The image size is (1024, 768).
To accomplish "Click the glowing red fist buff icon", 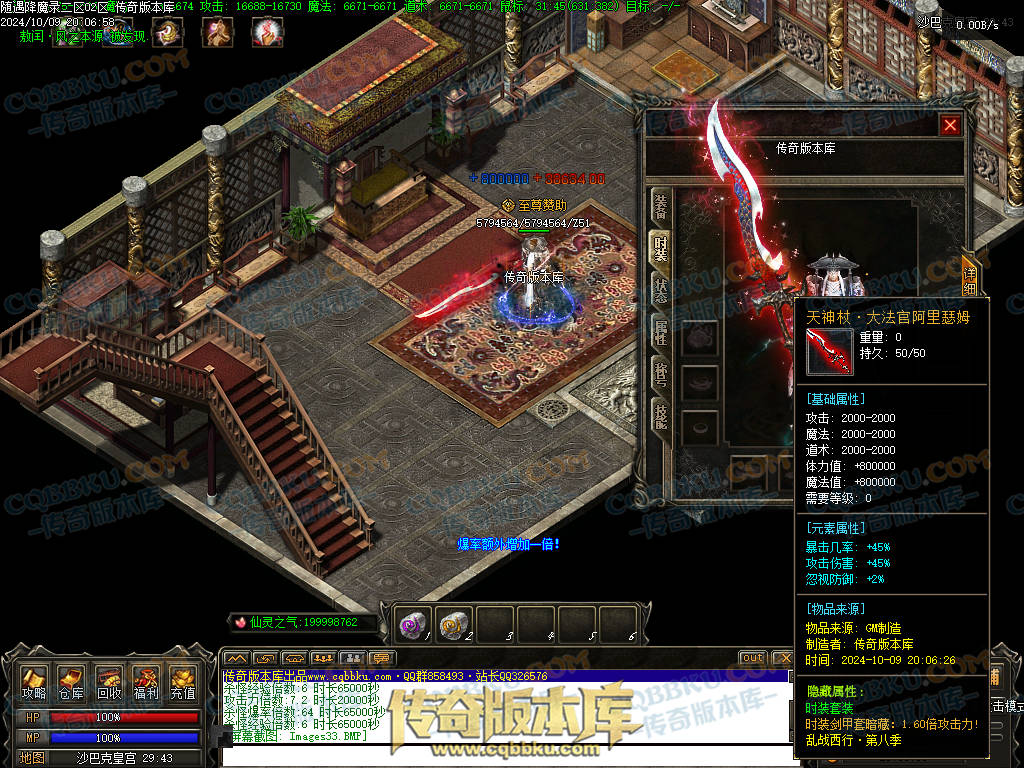I will (x=266, y=33).
